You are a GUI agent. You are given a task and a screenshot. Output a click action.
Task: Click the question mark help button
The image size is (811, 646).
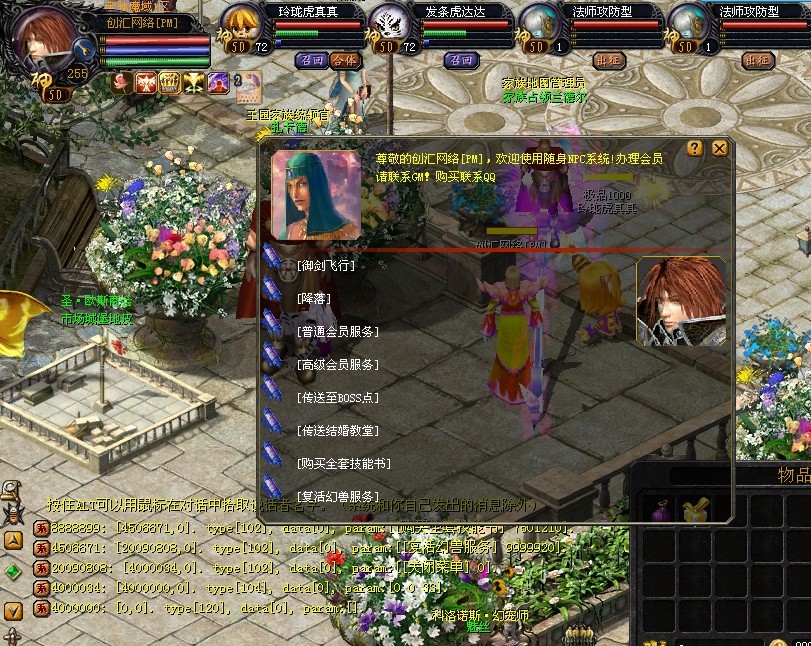coord(695,148)
